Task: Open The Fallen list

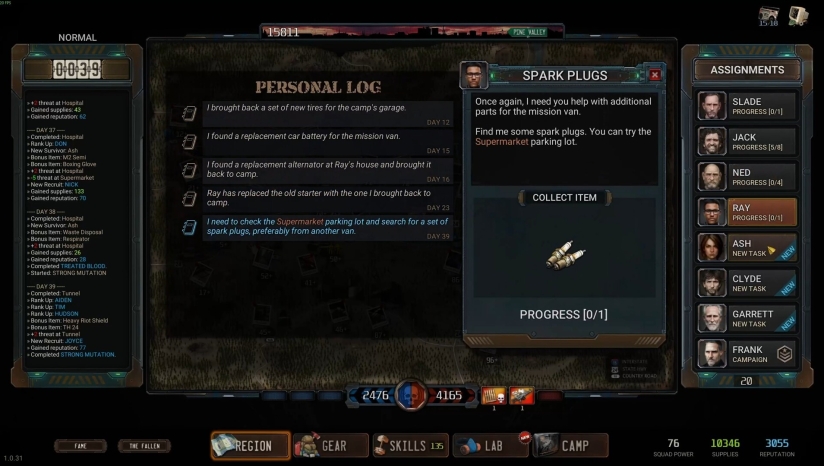Action: 144,446
